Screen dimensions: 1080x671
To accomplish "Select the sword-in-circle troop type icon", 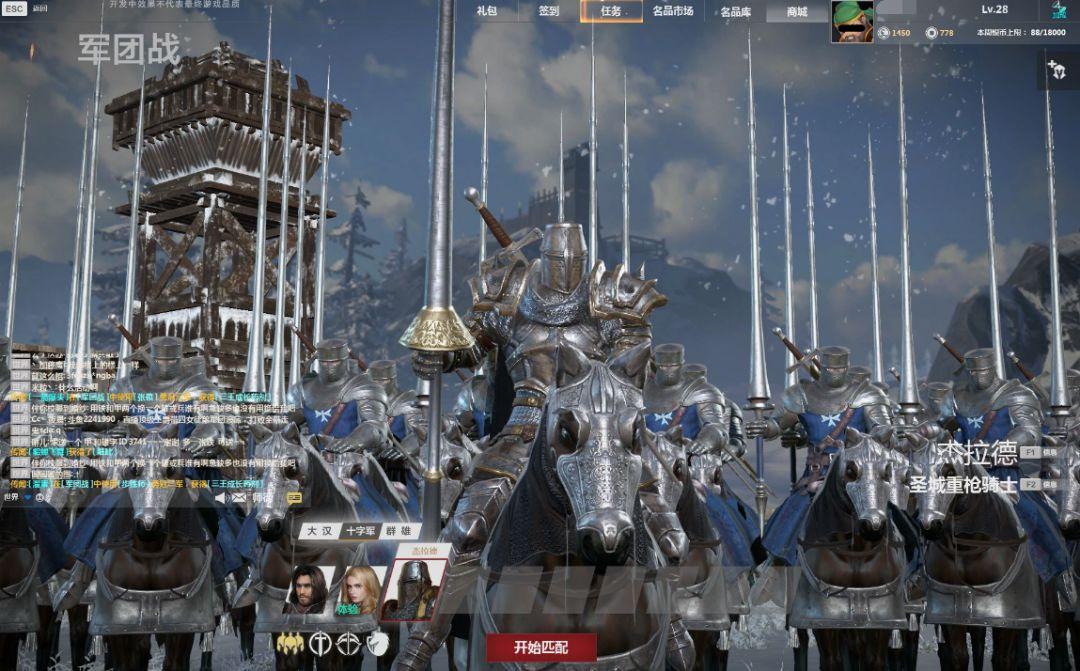I will [320, 644].
